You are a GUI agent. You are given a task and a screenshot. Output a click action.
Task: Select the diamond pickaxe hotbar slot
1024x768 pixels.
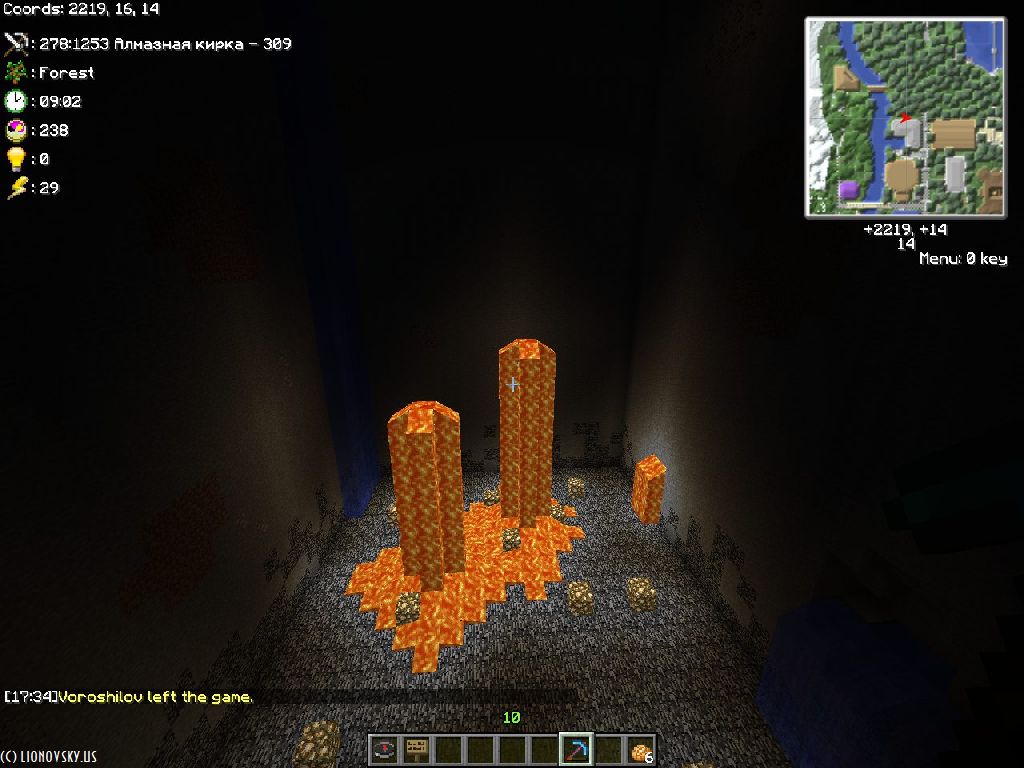576,749
